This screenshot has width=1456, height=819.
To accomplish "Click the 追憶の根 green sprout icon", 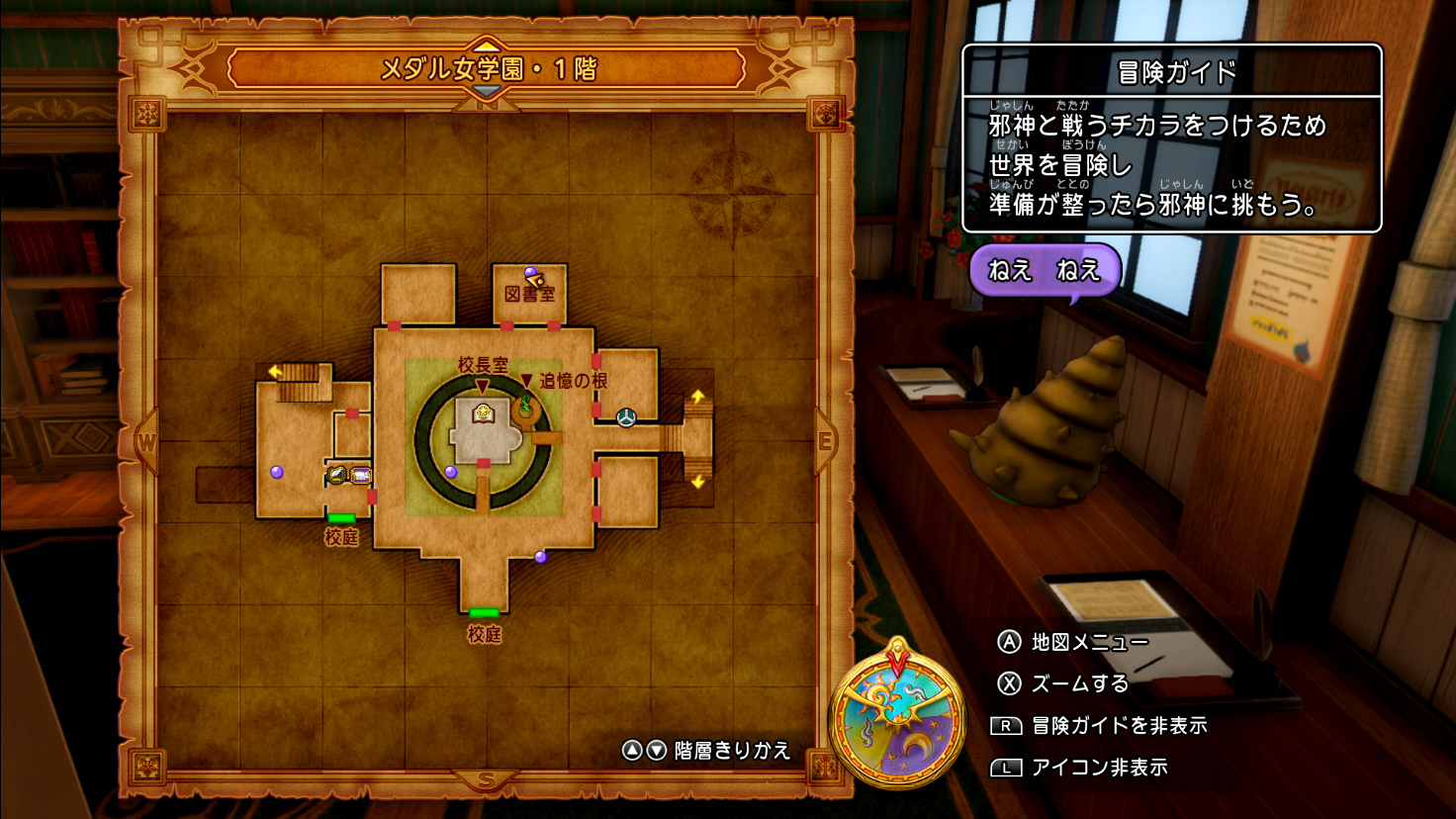I will (x=525, y=405).
